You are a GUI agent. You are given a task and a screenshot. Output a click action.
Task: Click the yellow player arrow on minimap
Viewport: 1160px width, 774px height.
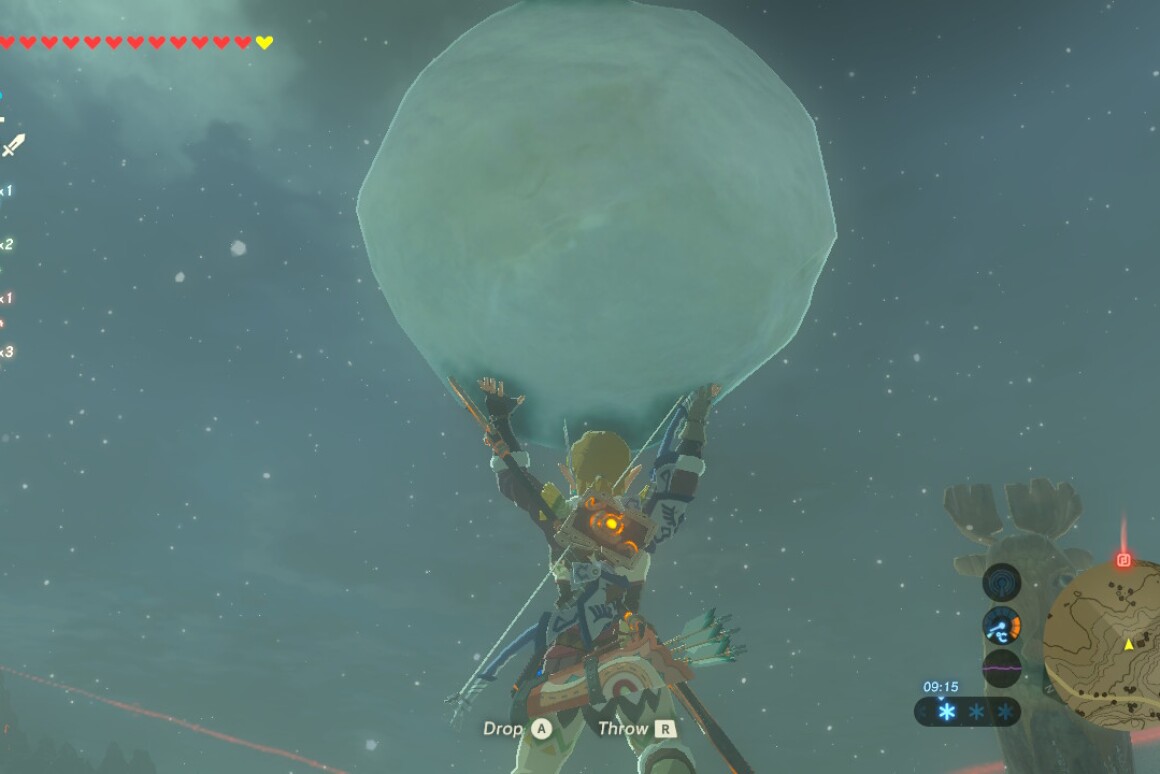[x=1129, y=644]
